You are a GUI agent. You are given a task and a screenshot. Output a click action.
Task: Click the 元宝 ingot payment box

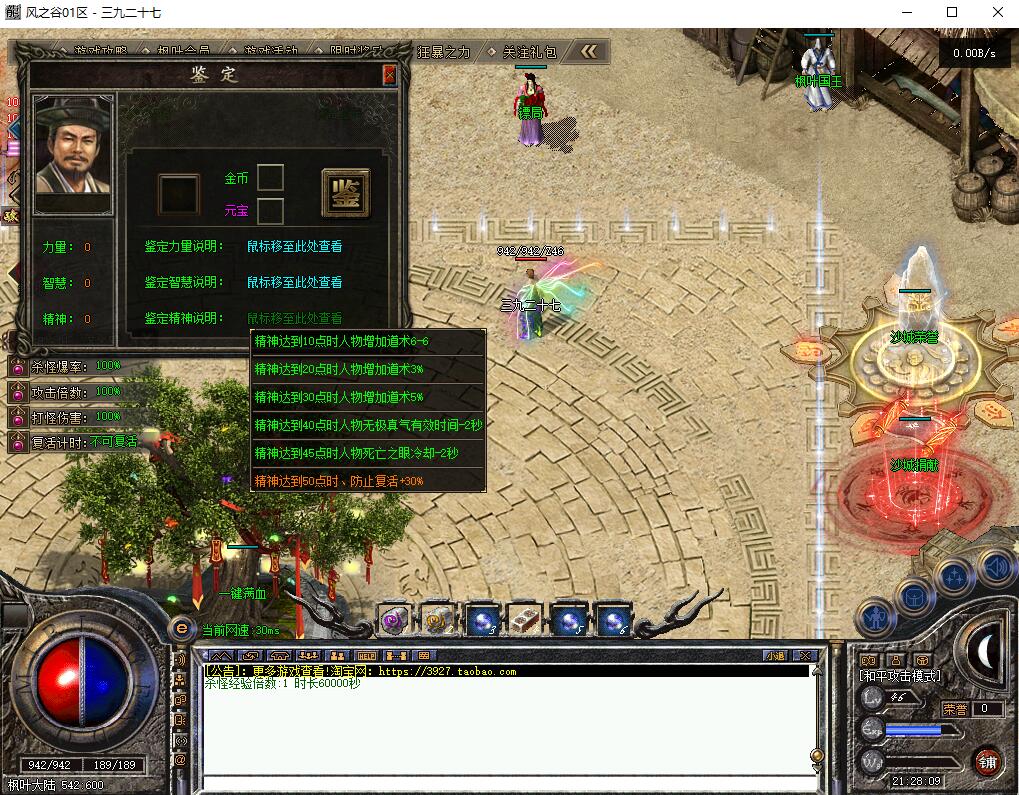270,211
